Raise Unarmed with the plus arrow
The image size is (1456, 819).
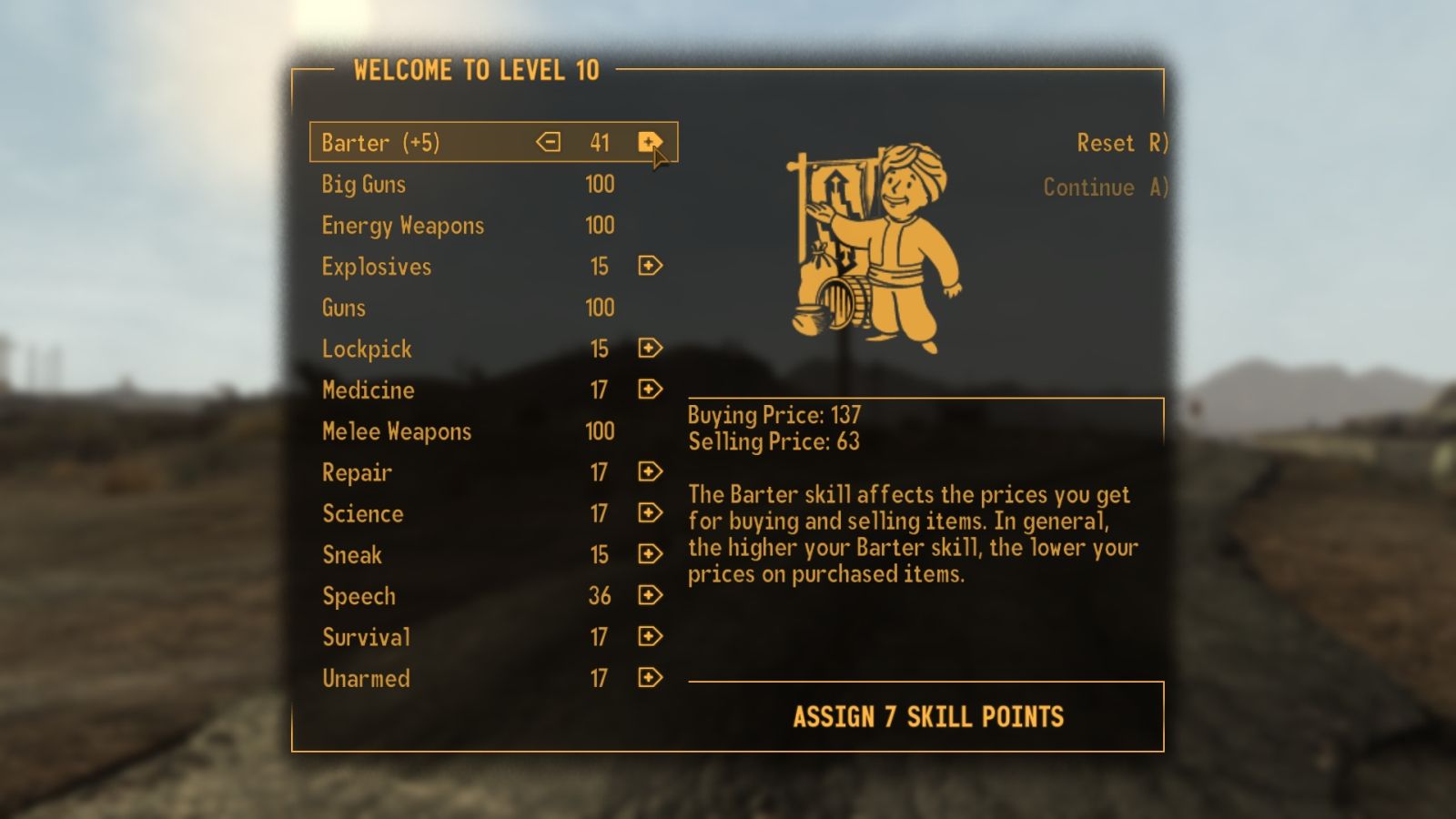(648, 677)
